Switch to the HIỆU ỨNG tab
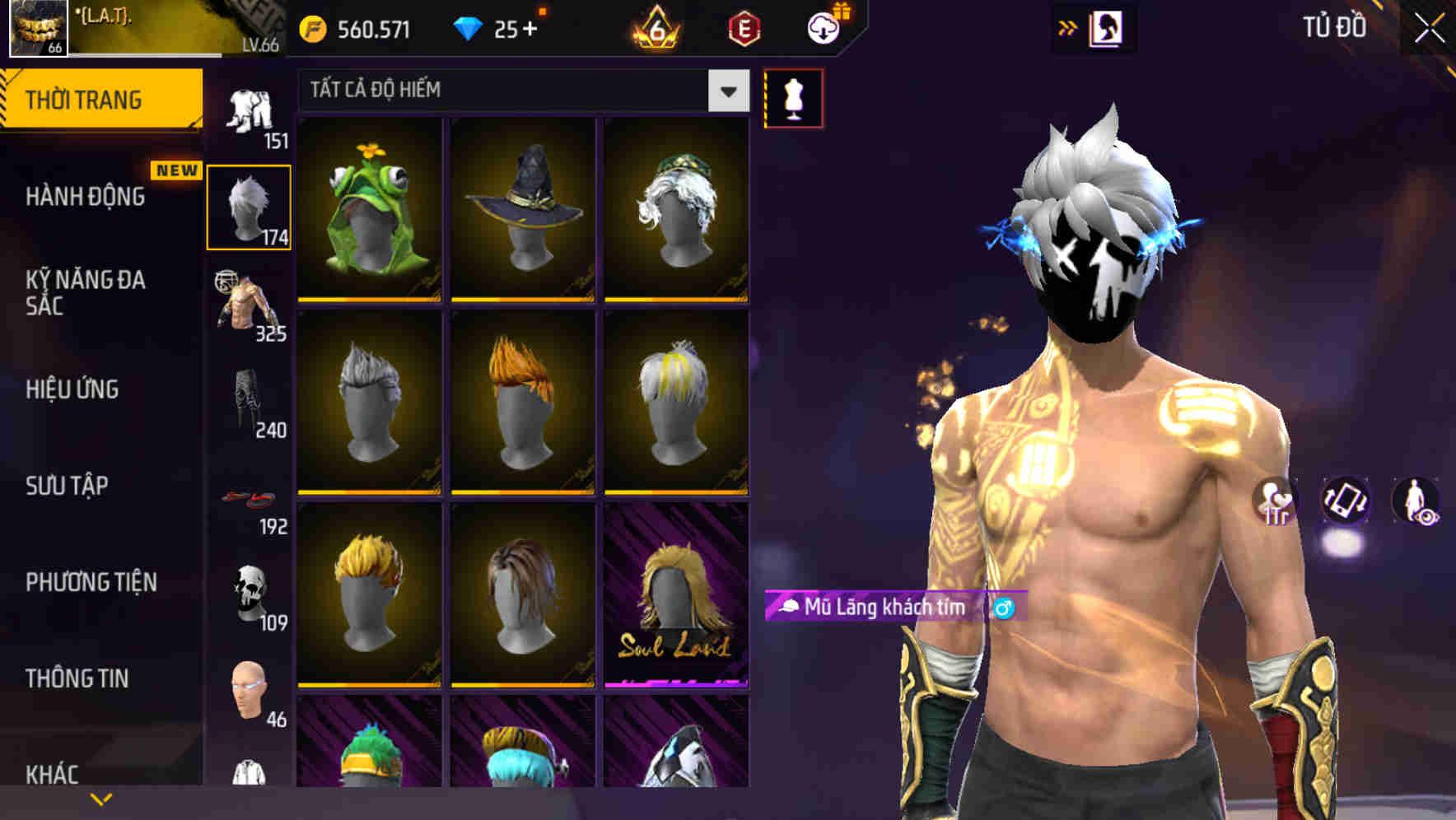Screen dimensions: 1456x820 click(x=74, y=390)
